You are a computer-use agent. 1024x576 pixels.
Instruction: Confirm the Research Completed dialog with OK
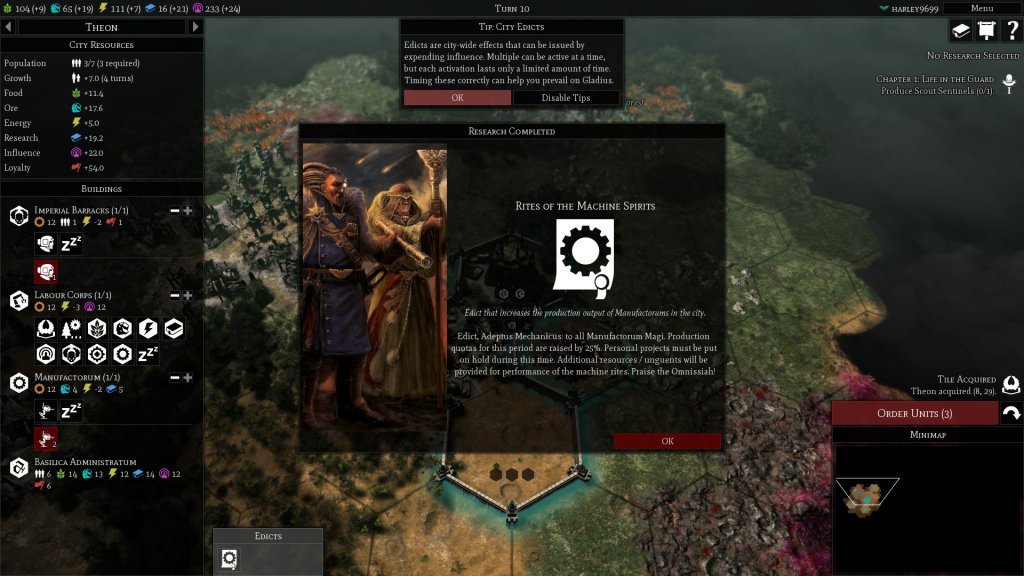point(667,441)
